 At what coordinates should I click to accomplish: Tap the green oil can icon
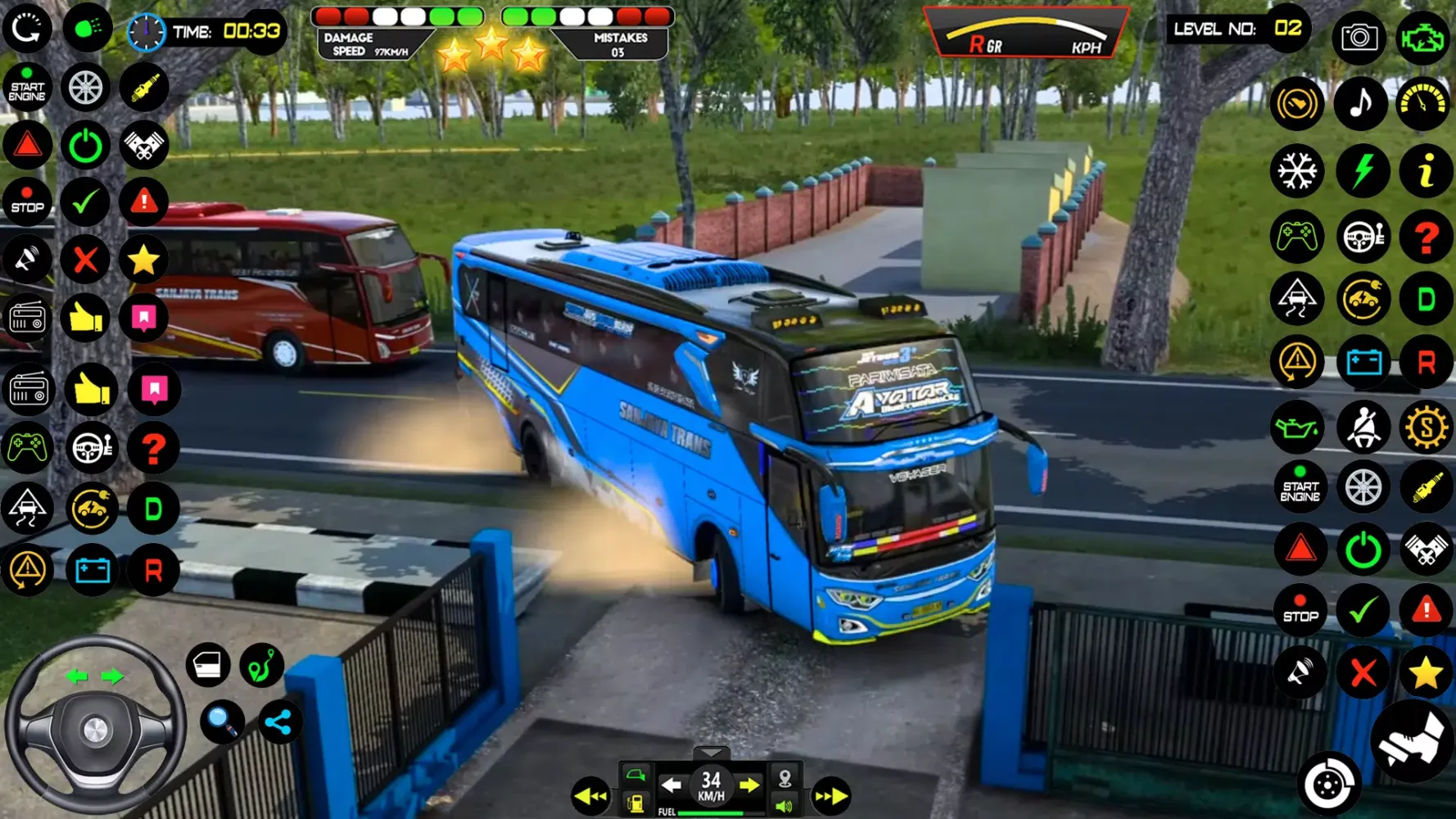point(1297,427)
